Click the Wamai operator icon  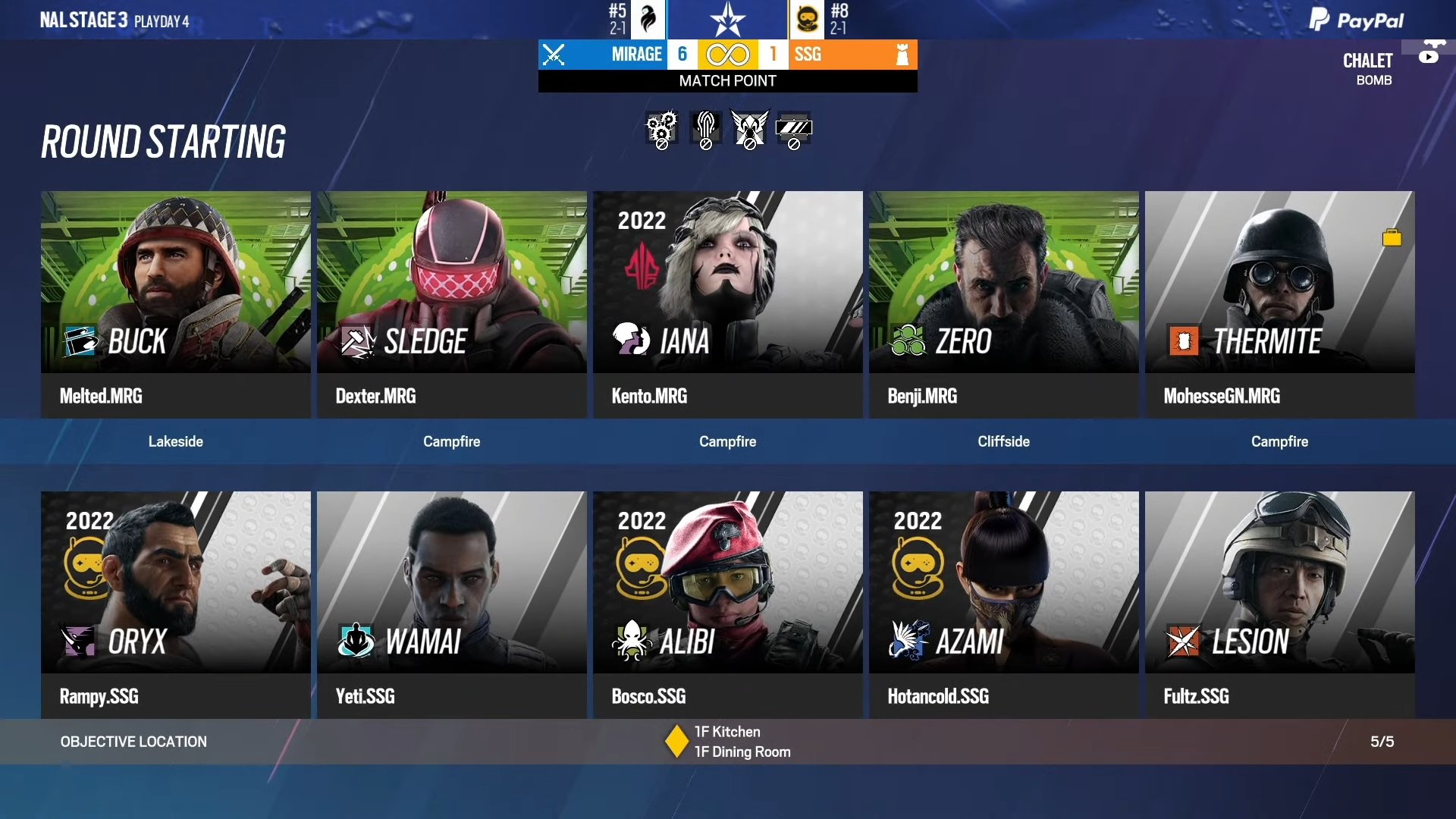pos(353,642)
